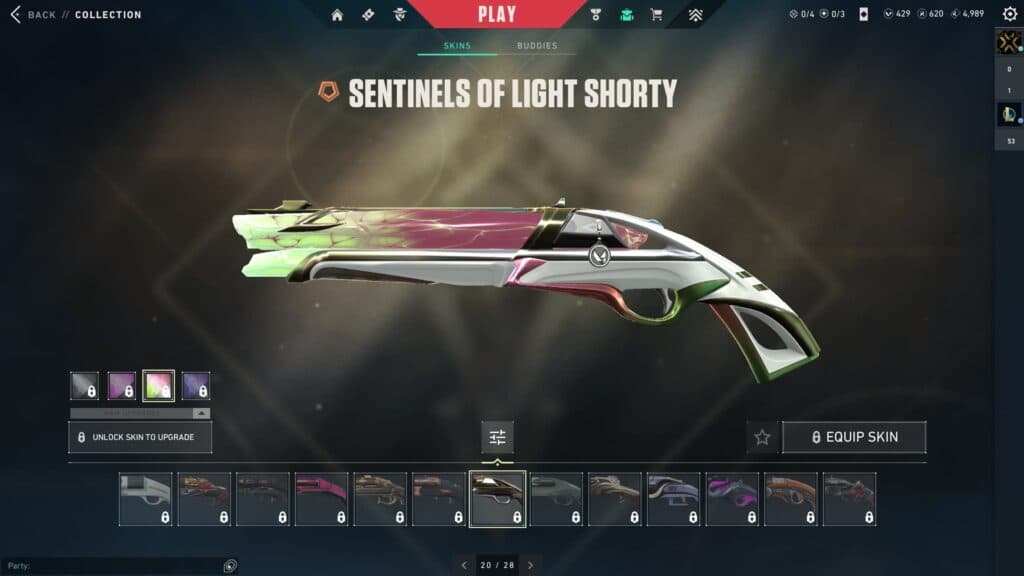Go to the previous page of skins
This screenshot has height=576, width=1024.
[x=464, y=565]
